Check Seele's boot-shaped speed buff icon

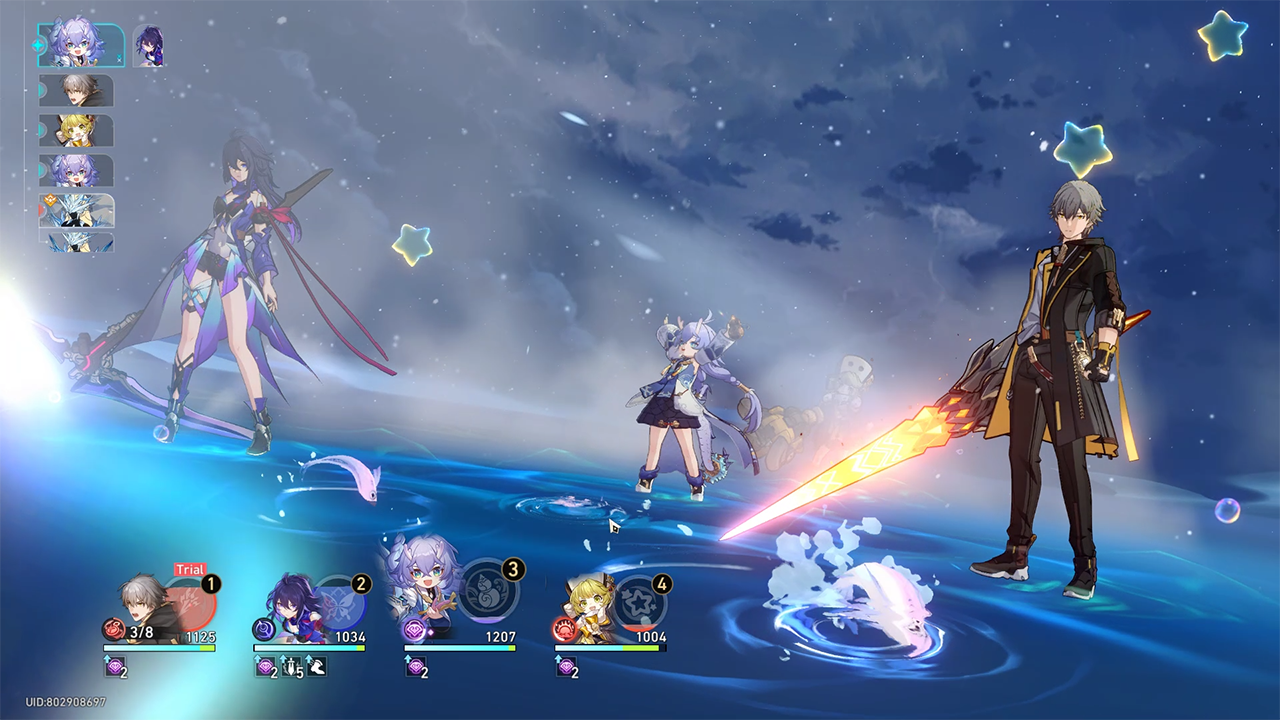(315, 667)
